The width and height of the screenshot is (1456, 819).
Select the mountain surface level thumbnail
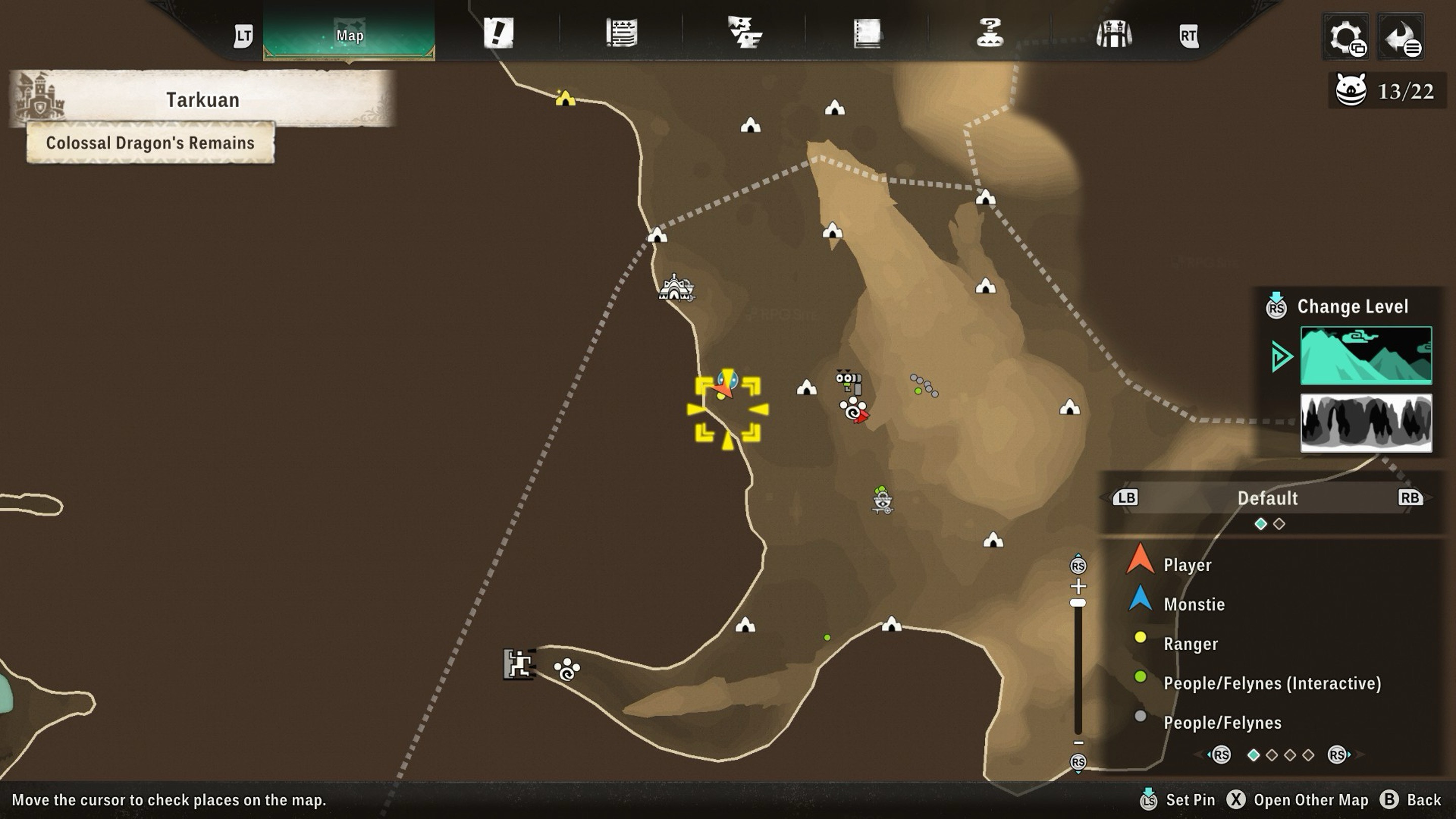pyautogui.click(x=1366, y=355)
